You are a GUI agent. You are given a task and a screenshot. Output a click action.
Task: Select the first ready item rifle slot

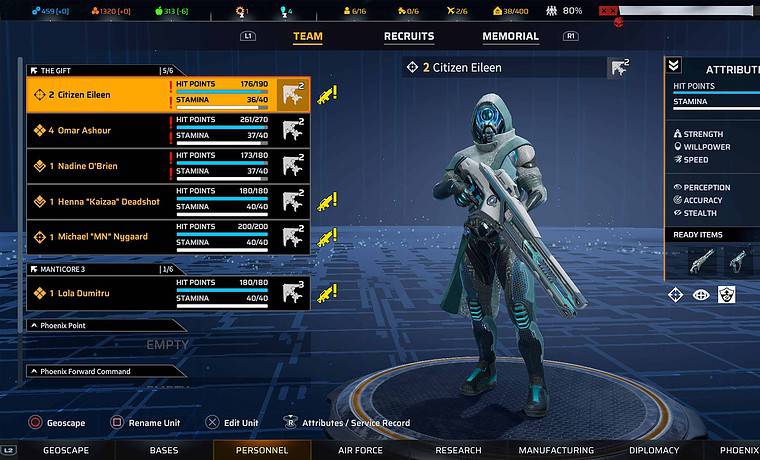(x=701, y=262)
